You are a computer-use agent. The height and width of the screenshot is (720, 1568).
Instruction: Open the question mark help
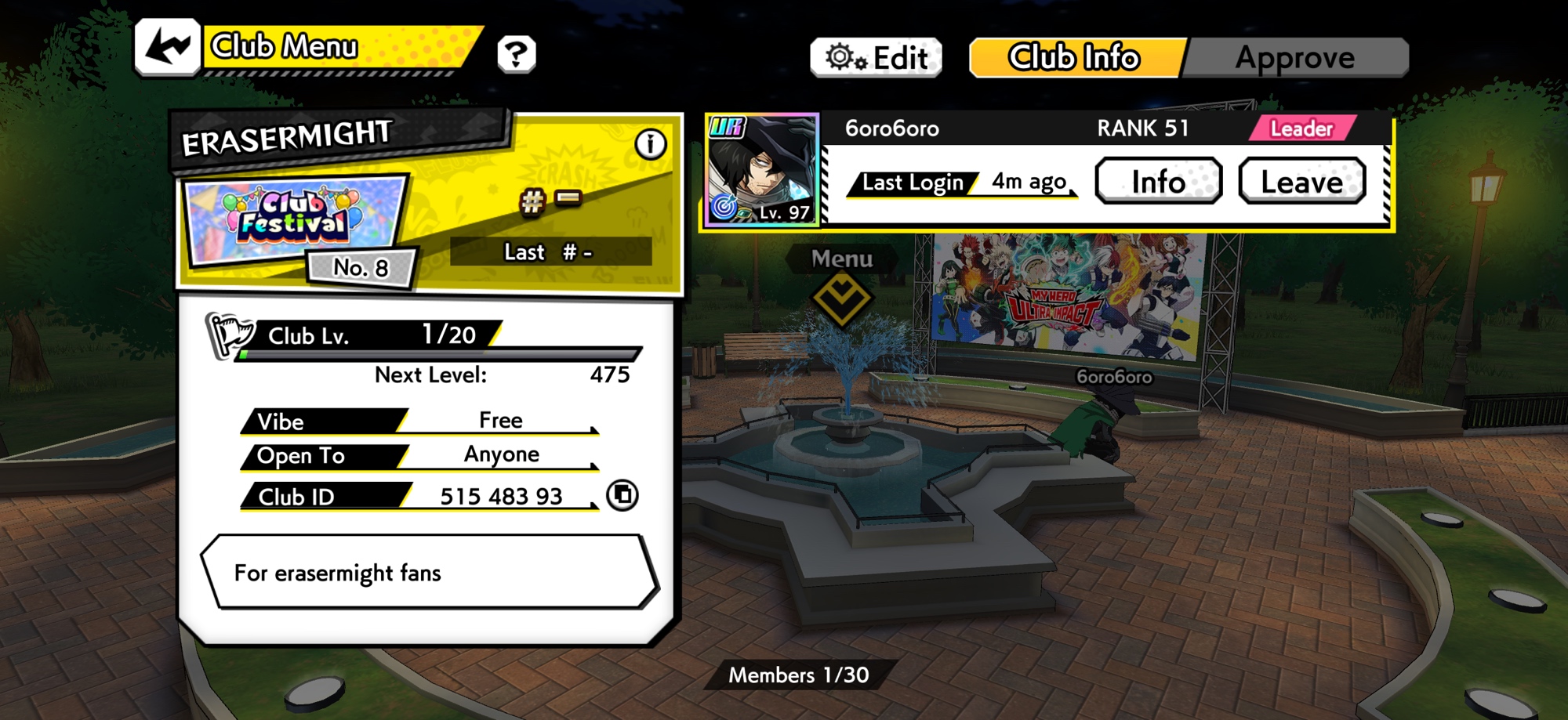point(516,54)
